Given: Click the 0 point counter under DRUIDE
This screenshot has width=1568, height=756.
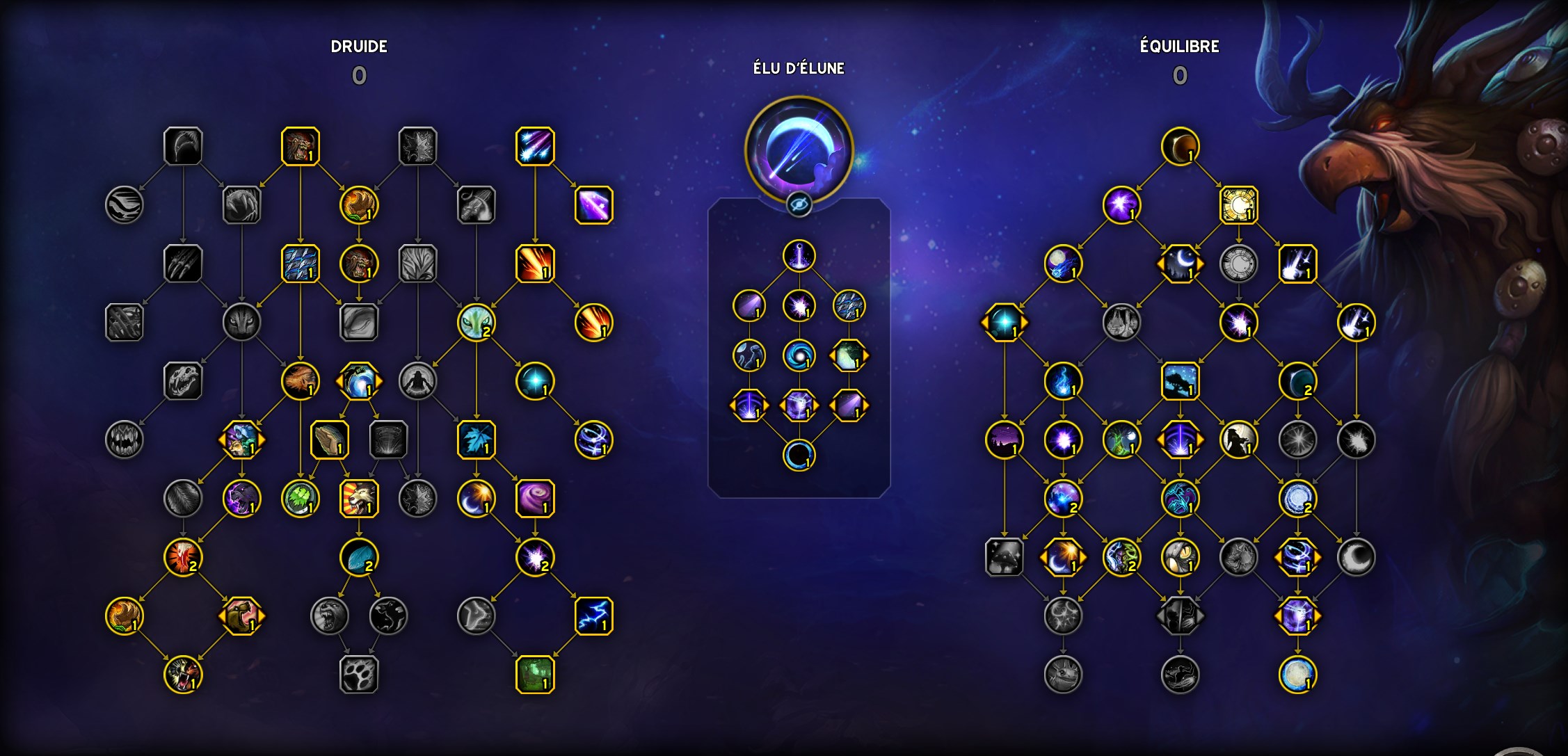Looking at the screenshot, I should [x=360, y=75].
